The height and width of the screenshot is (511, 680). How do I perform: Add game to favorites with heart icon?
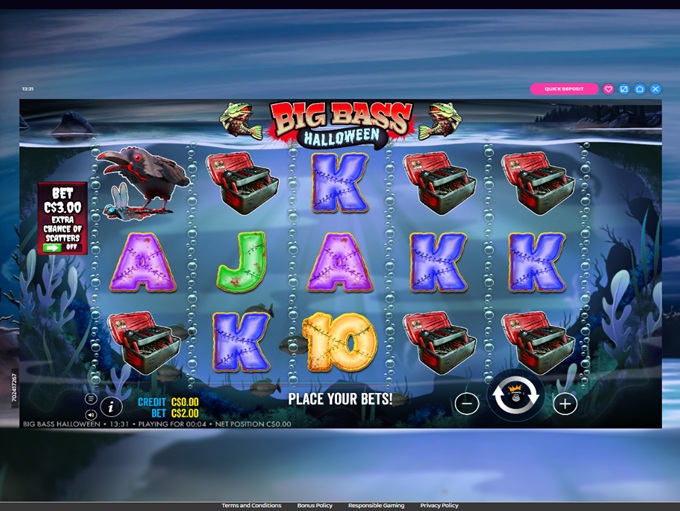coord(608,89)
